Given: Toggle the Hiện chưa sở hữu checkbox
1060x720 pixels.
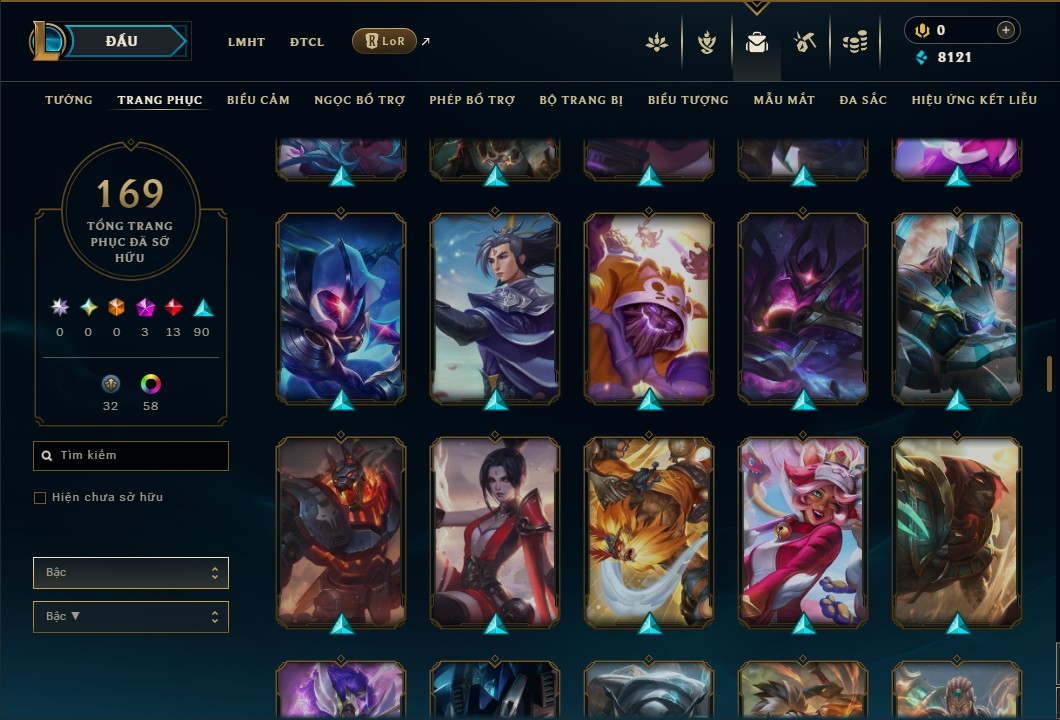Looking at the screenshot, I should tap(40, 498).
